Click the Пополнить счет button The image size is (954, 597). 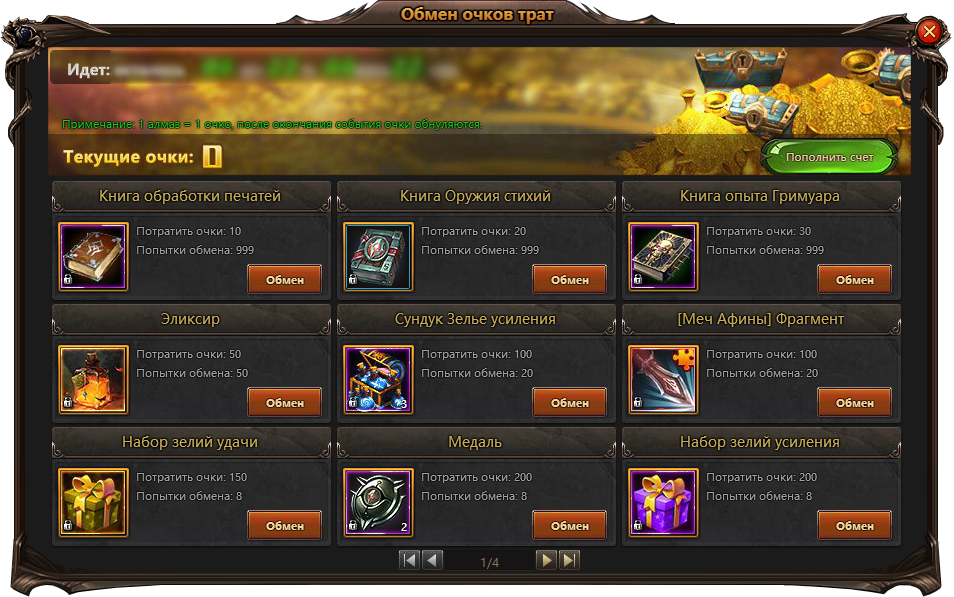tap(829, 157)
